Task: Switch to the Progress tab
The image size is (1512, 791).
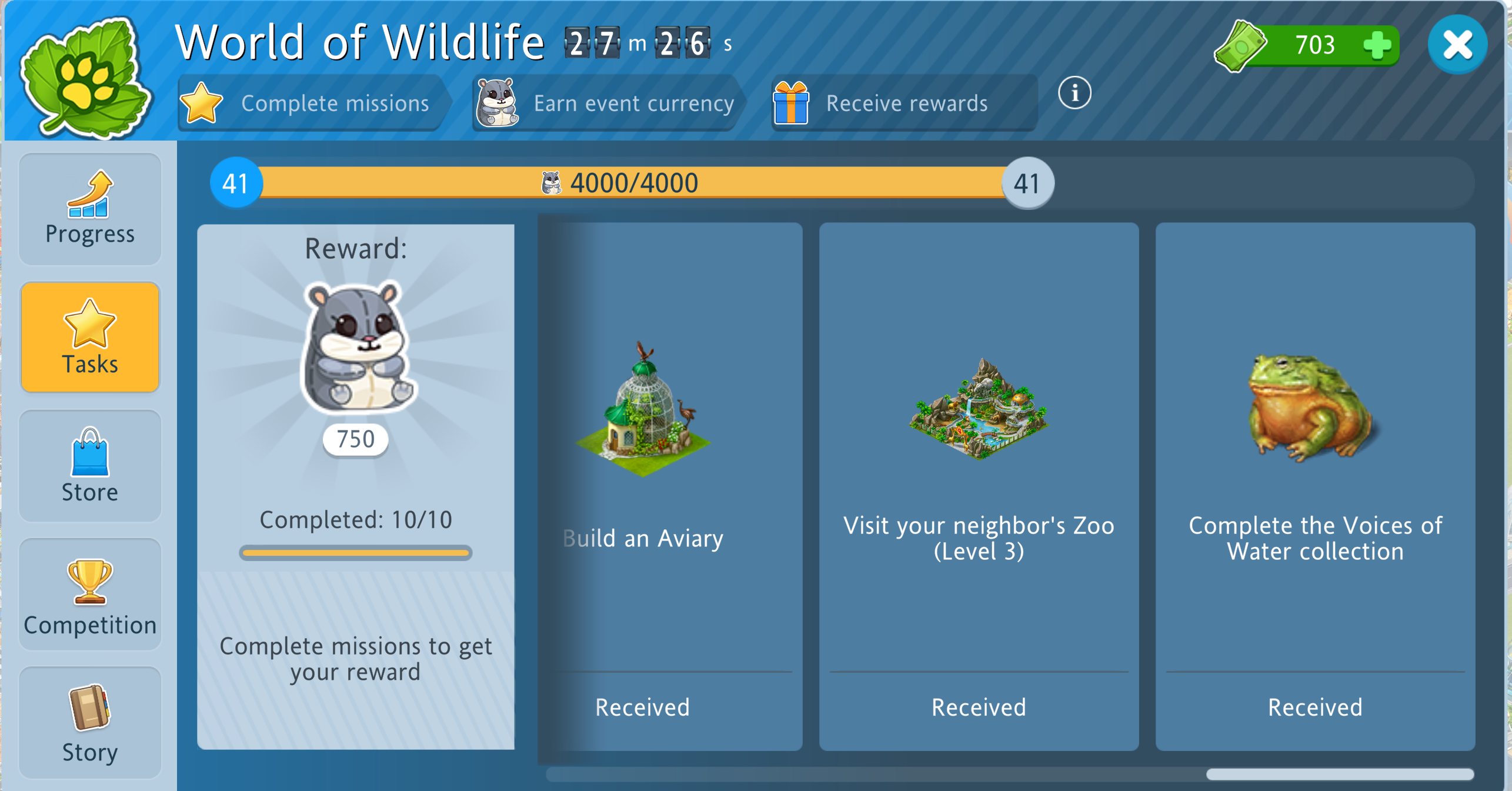Action: [x=90, y=209]
